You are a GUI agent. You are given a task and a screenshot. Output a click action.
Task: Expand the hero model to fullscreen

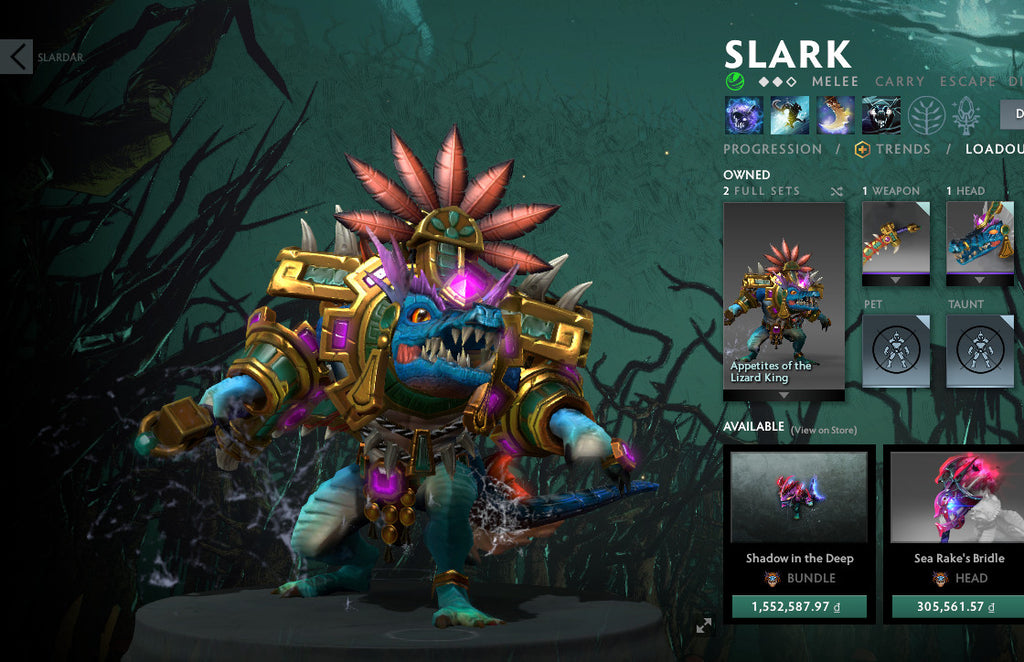[704, 625]
